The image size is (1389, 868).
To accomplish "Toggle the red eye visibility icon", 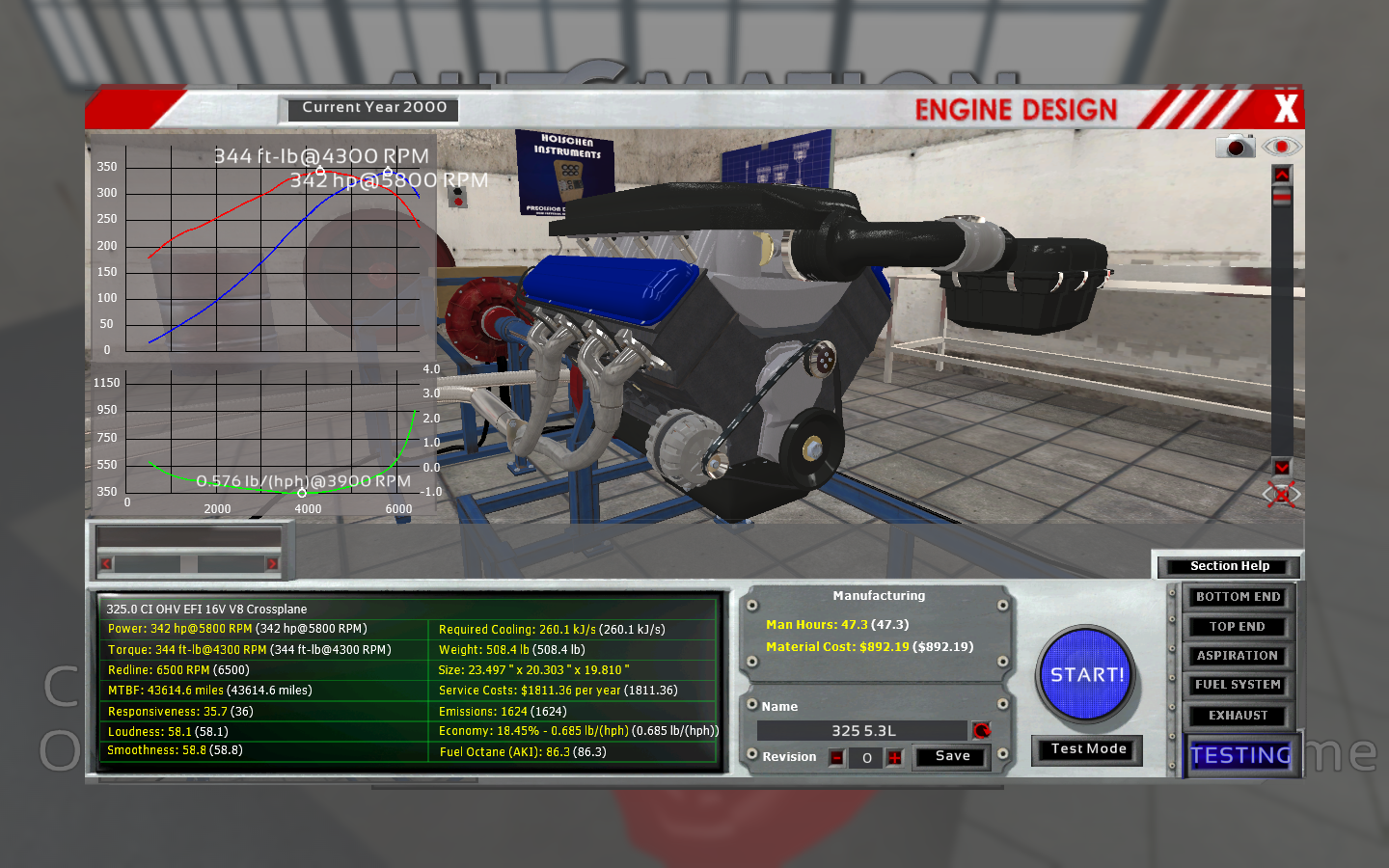I will (1281, 147).
